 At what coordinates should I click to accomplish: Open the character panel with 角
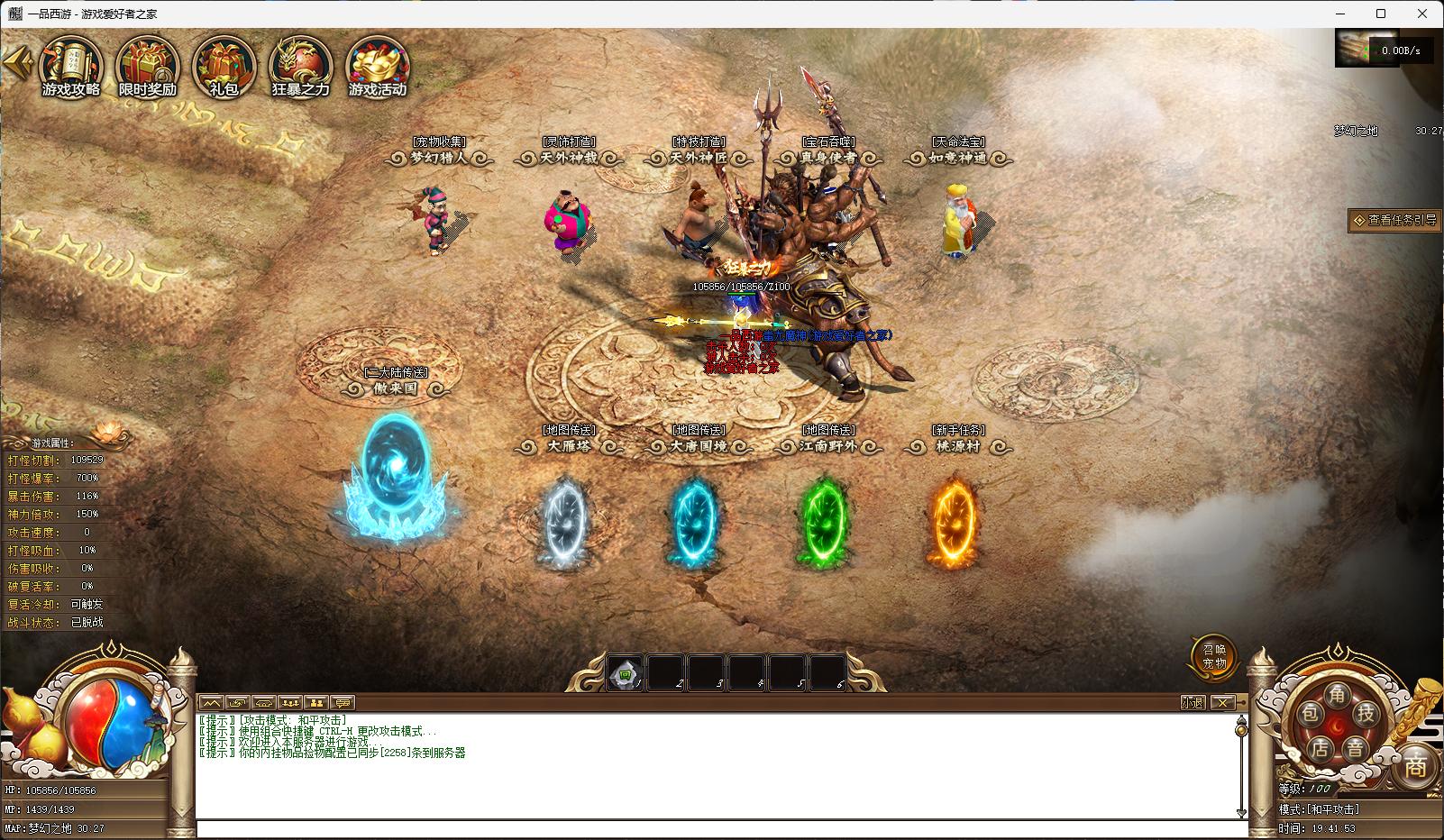pyautogui.click(x=1338, y=694)
